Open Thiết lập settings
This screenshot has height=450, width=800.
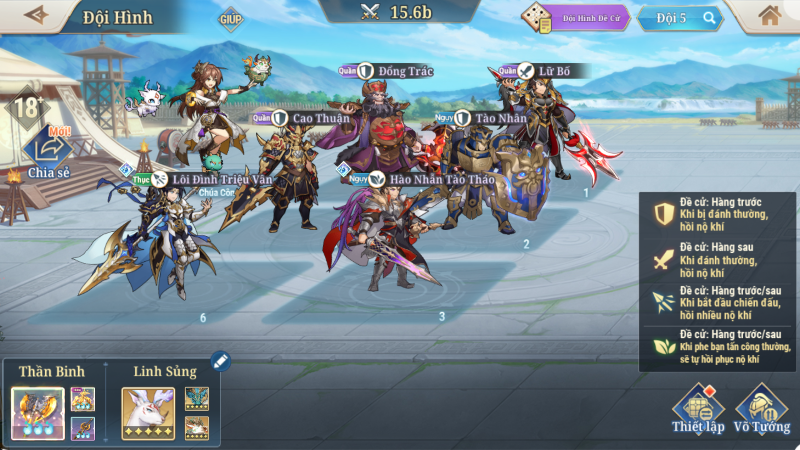tap(698, 409)
